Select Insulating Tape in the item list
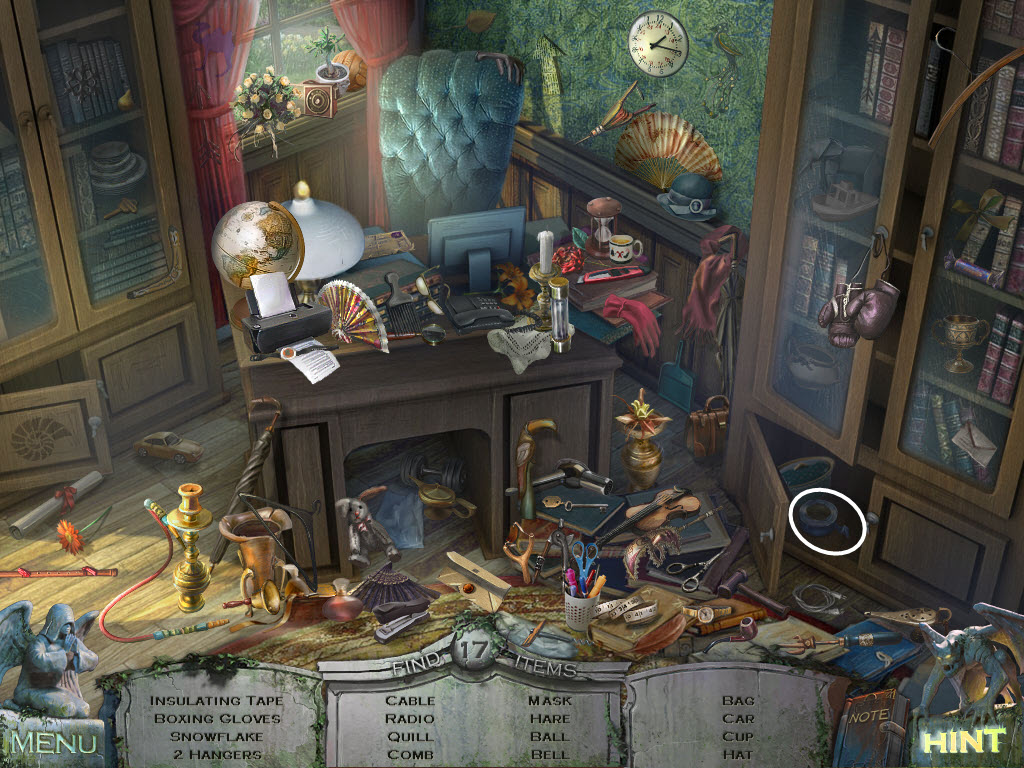Screen dimensions: 1024x768 (217, 700)
